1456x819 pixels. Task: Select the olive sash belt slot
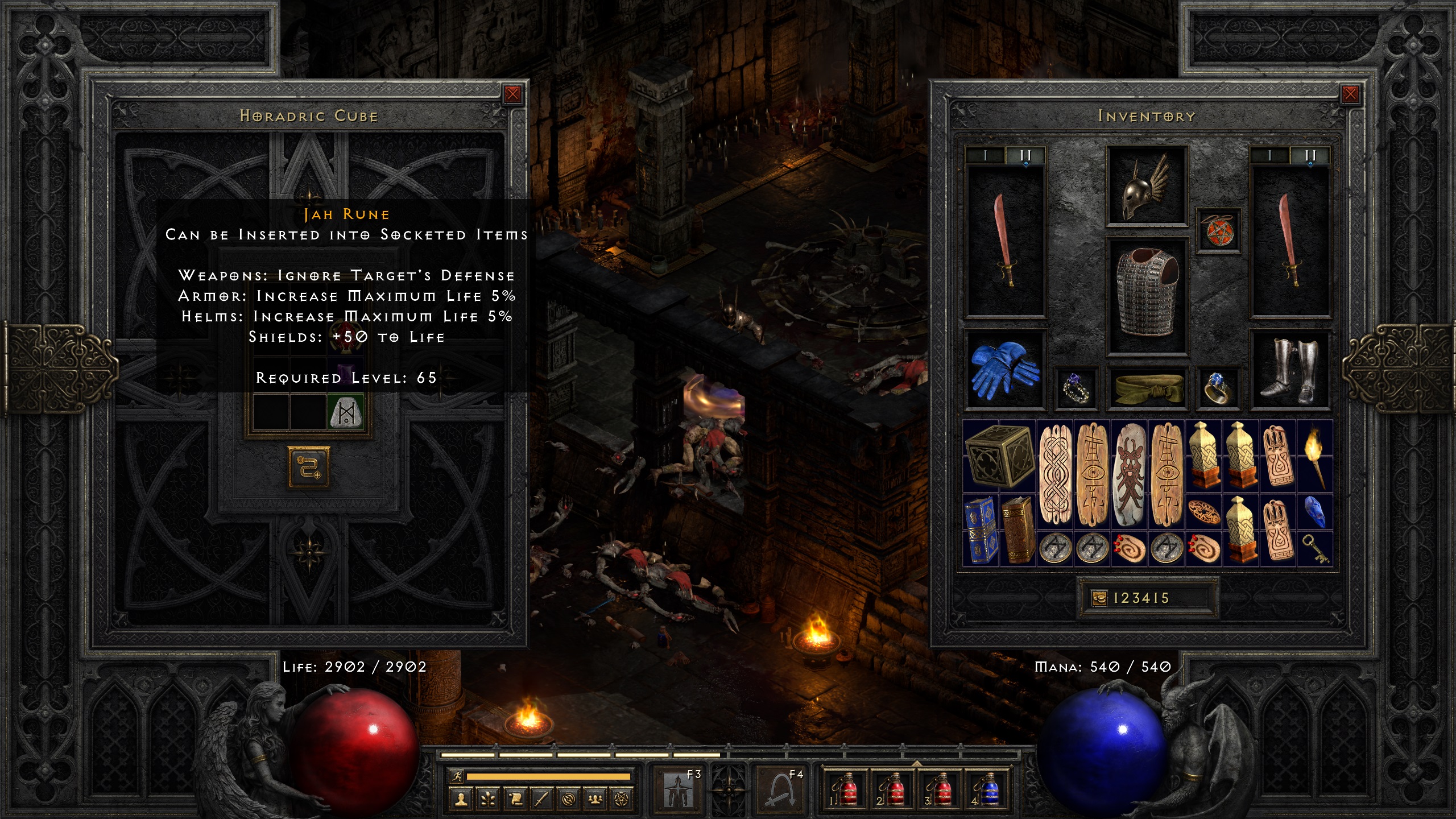pyautogui.click(x=1147, y=388)
